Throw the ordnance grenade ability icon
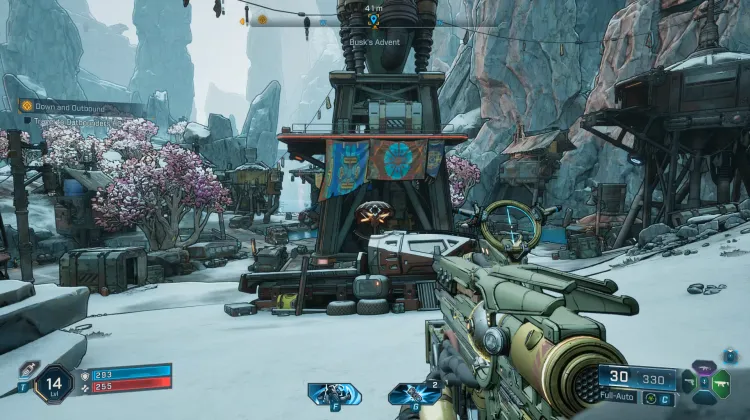750x420 pixels. (413, 394)
